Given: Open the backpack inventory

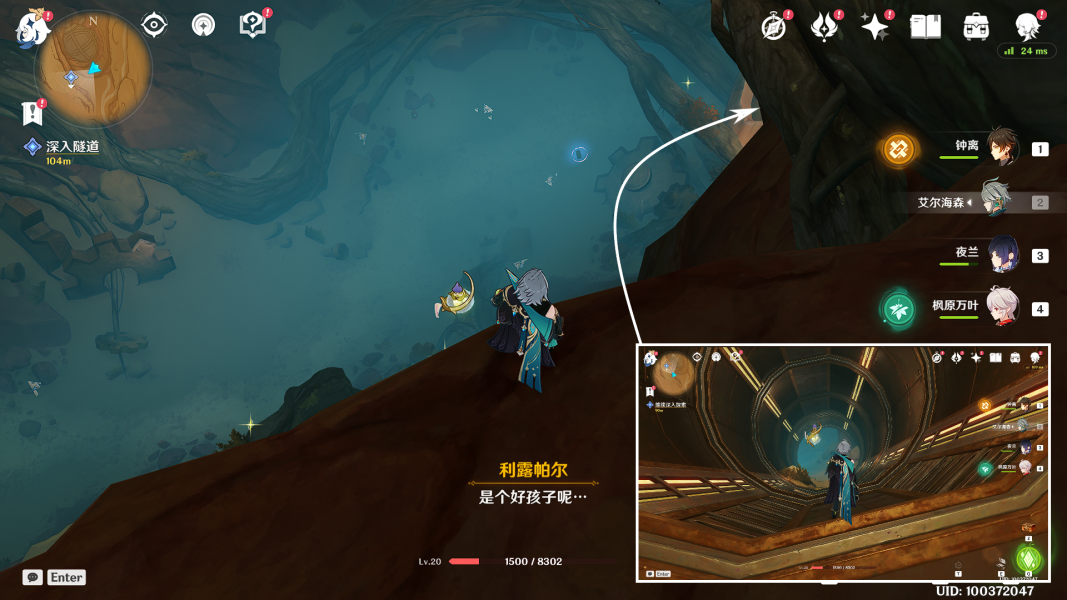Looking at the screenshot, I should (x=976, y=27).
